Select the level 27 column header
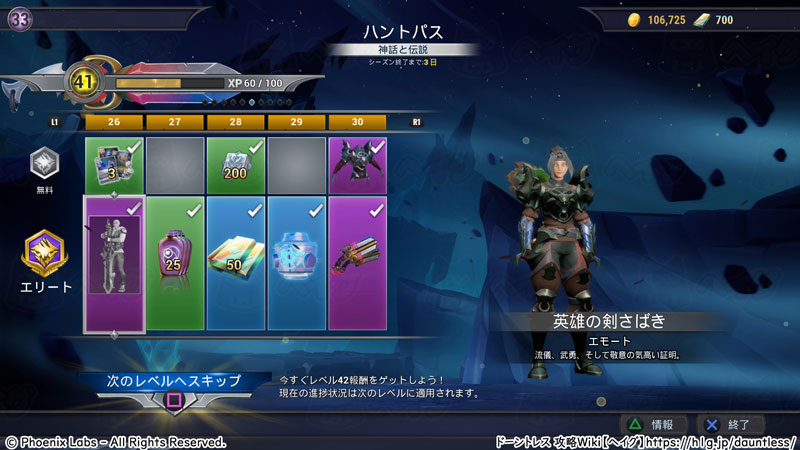Image resolution: width=800 pixels, height=450 pixels. [x=175, y=122]
